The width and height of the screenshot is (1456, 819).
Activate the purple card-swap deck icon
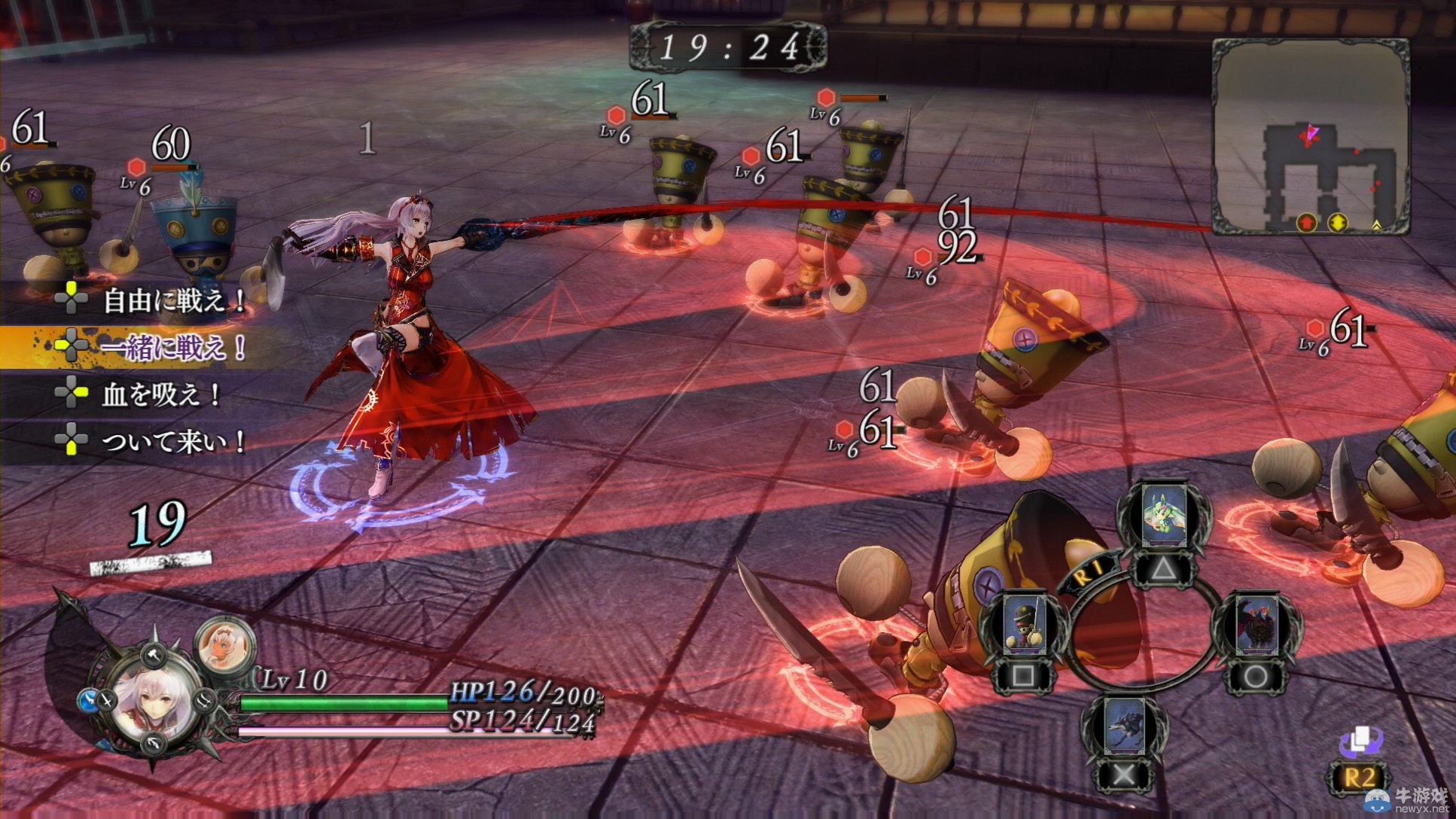pos(1360,741)
